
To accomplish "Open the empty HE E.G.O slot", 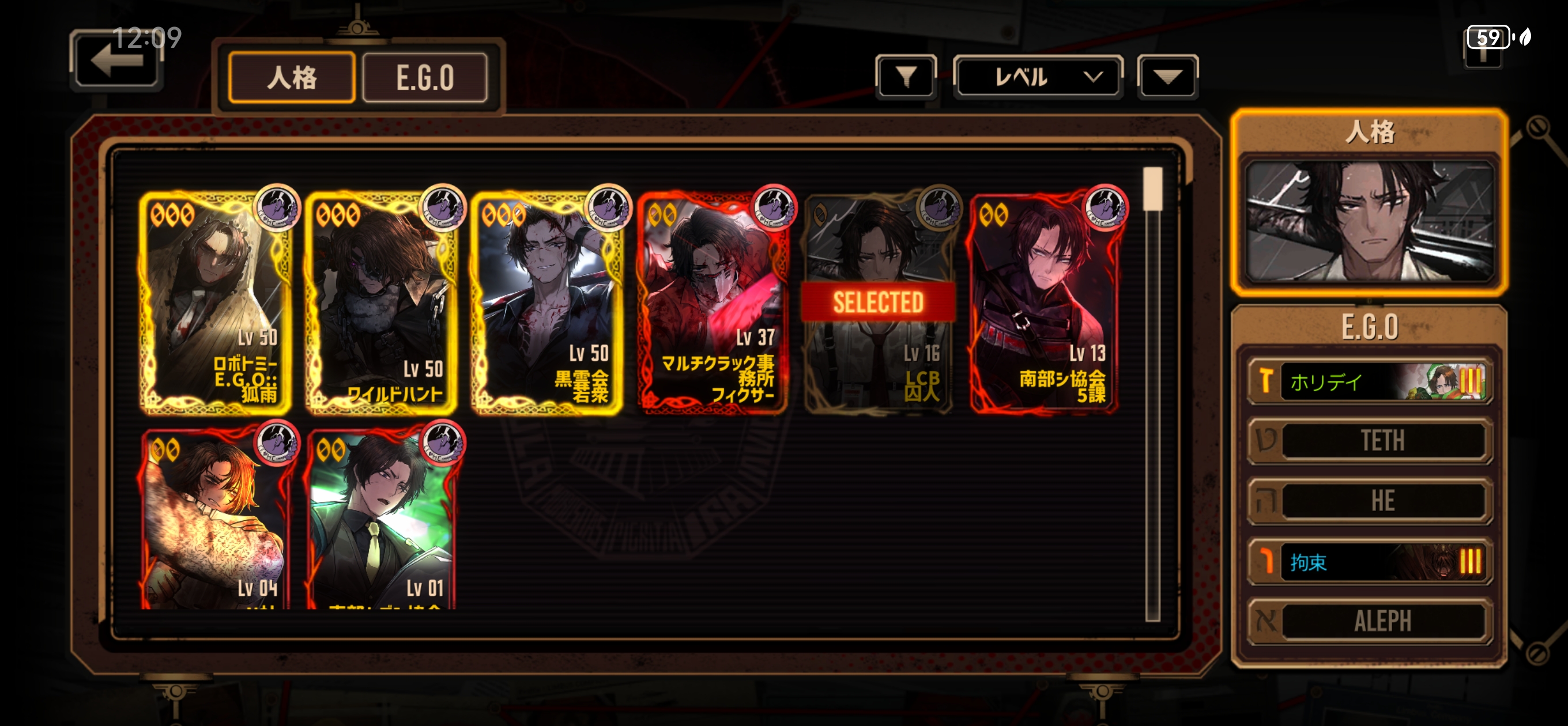I will pyautogui.click(x=1370, y=501).
